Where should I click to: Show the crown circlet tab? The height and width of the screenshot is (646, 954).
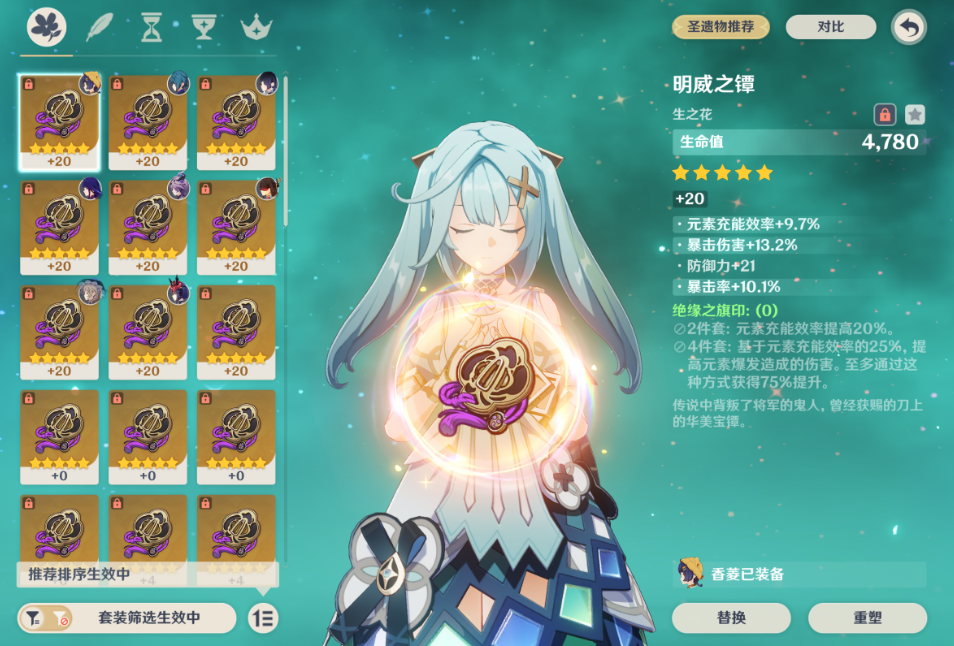(x=257, y=28)
